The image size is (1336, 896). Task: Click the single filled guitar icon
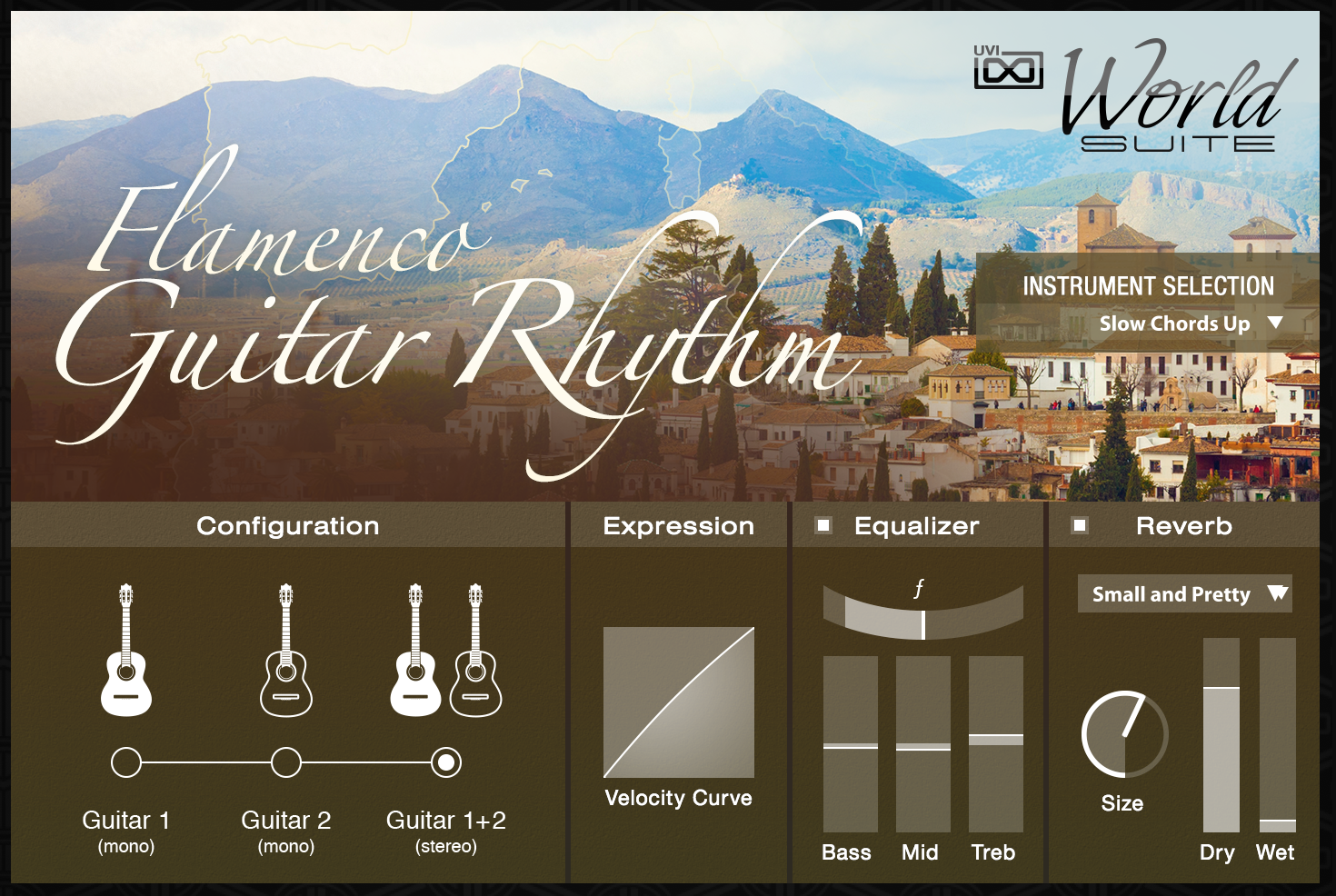pyautogui.click(x=126, y=651)
